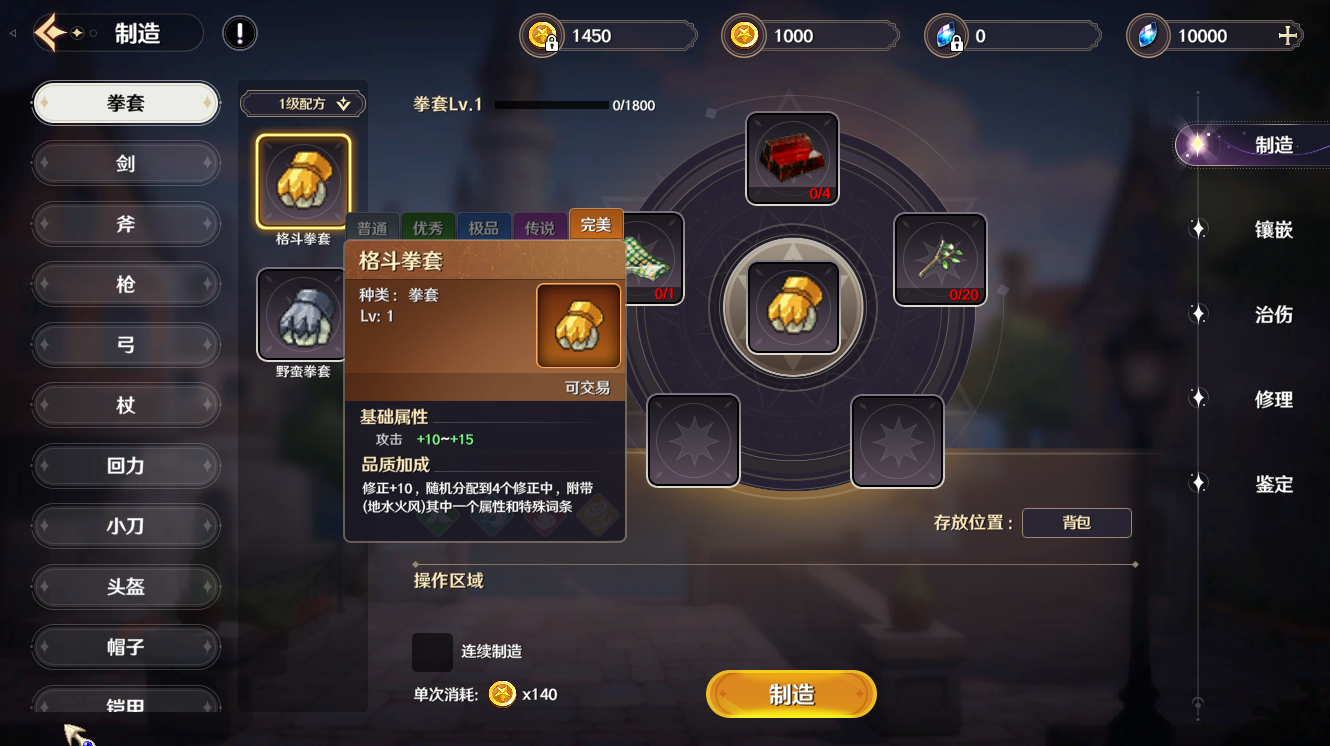
Task: Select the 剑 sword category
Action: [126, 163]
